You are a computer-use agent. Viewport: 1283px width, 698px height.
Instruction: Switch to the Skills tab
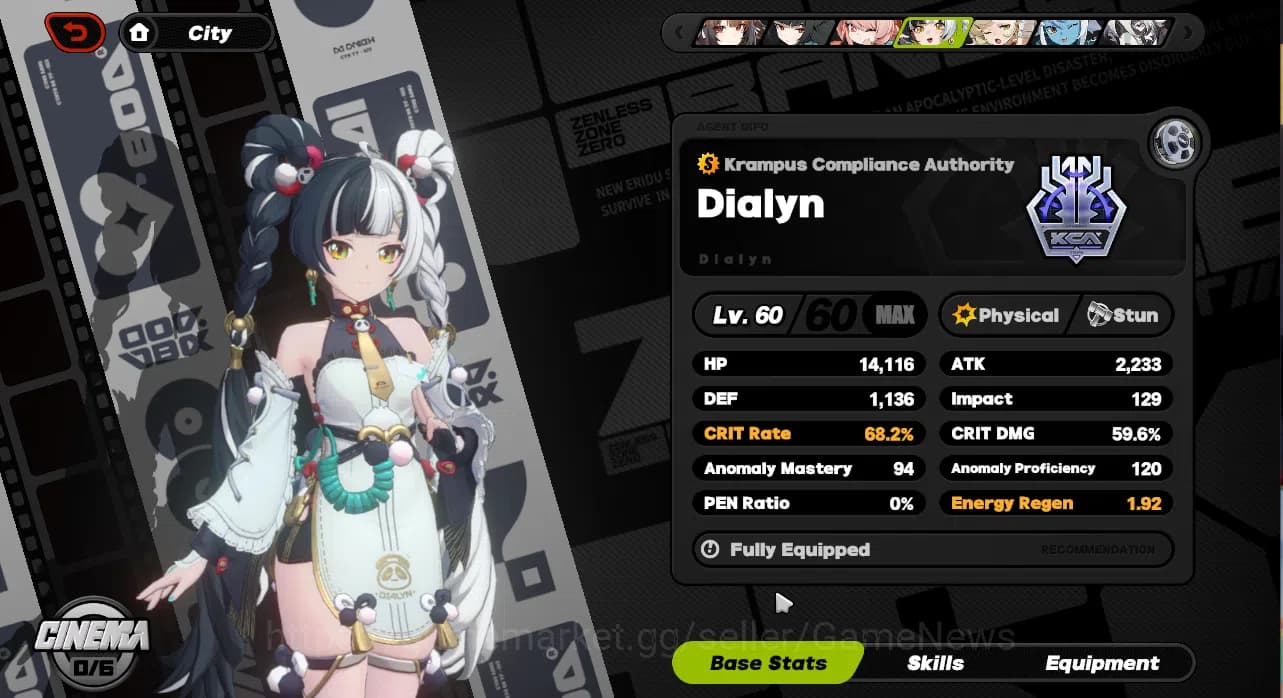pos(935,663)
